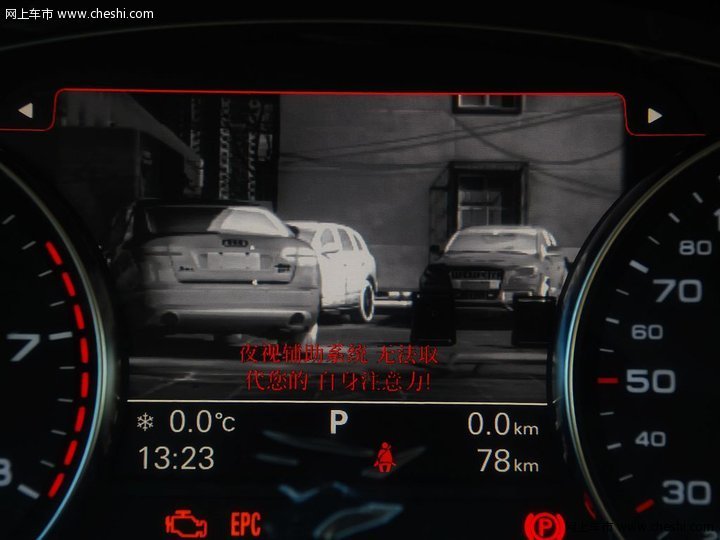Click the red EPC warning indicator
The height and width of the screenshot is (540, 720).
pos(246,524)
